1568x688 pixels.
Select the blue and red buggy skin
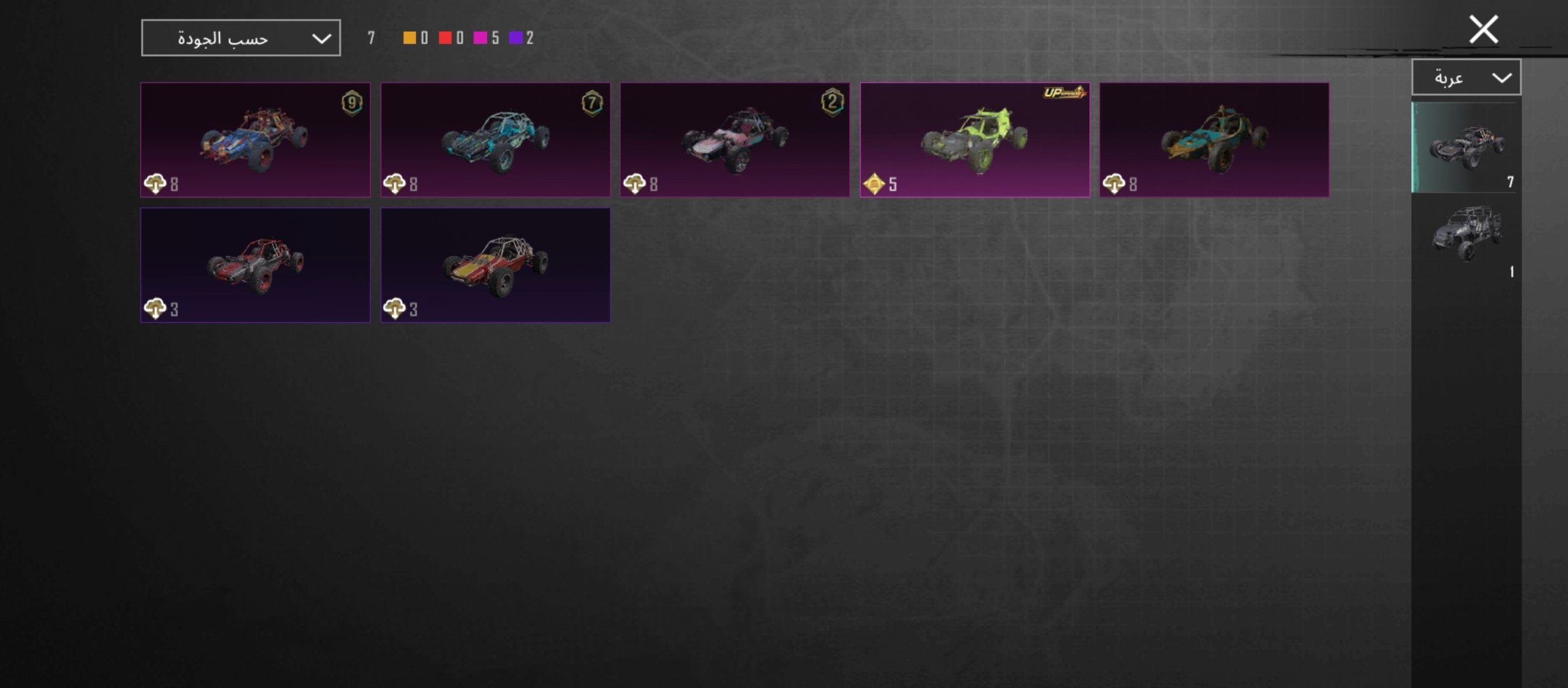click(255, 140)
